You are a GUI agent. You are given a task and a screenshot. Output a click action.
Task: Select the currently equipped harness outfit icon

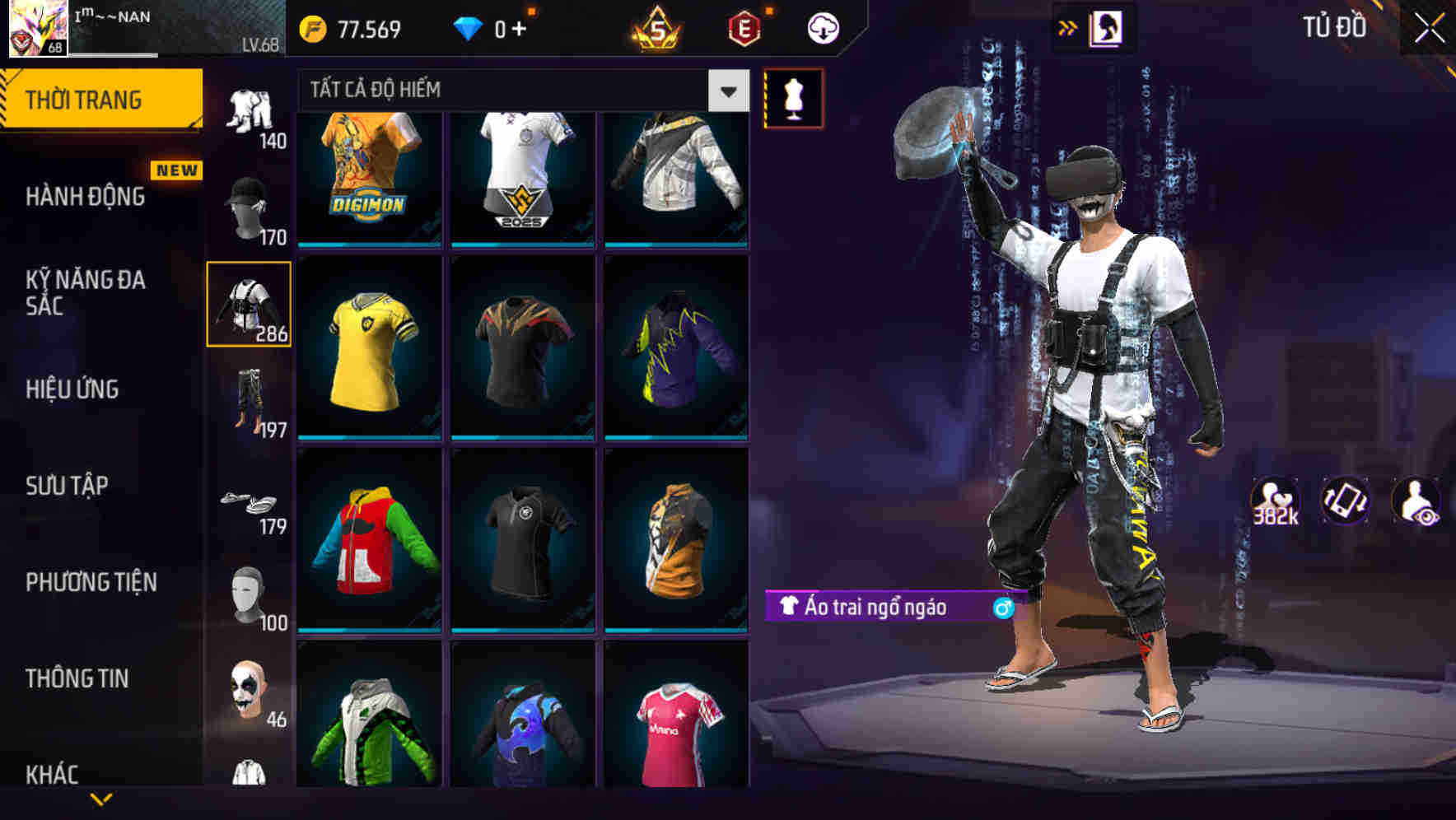[x=250, y=305]
